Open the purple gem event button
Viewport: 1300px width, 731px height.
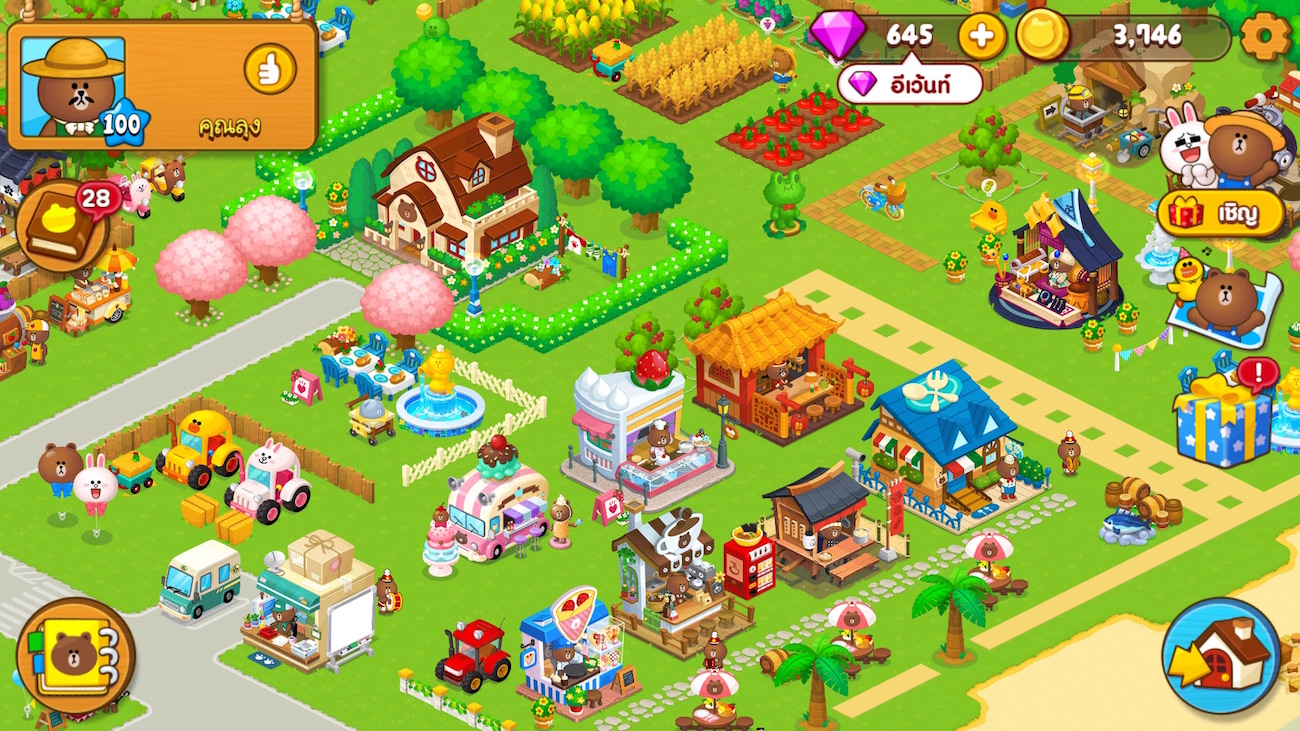pos(909,85)
